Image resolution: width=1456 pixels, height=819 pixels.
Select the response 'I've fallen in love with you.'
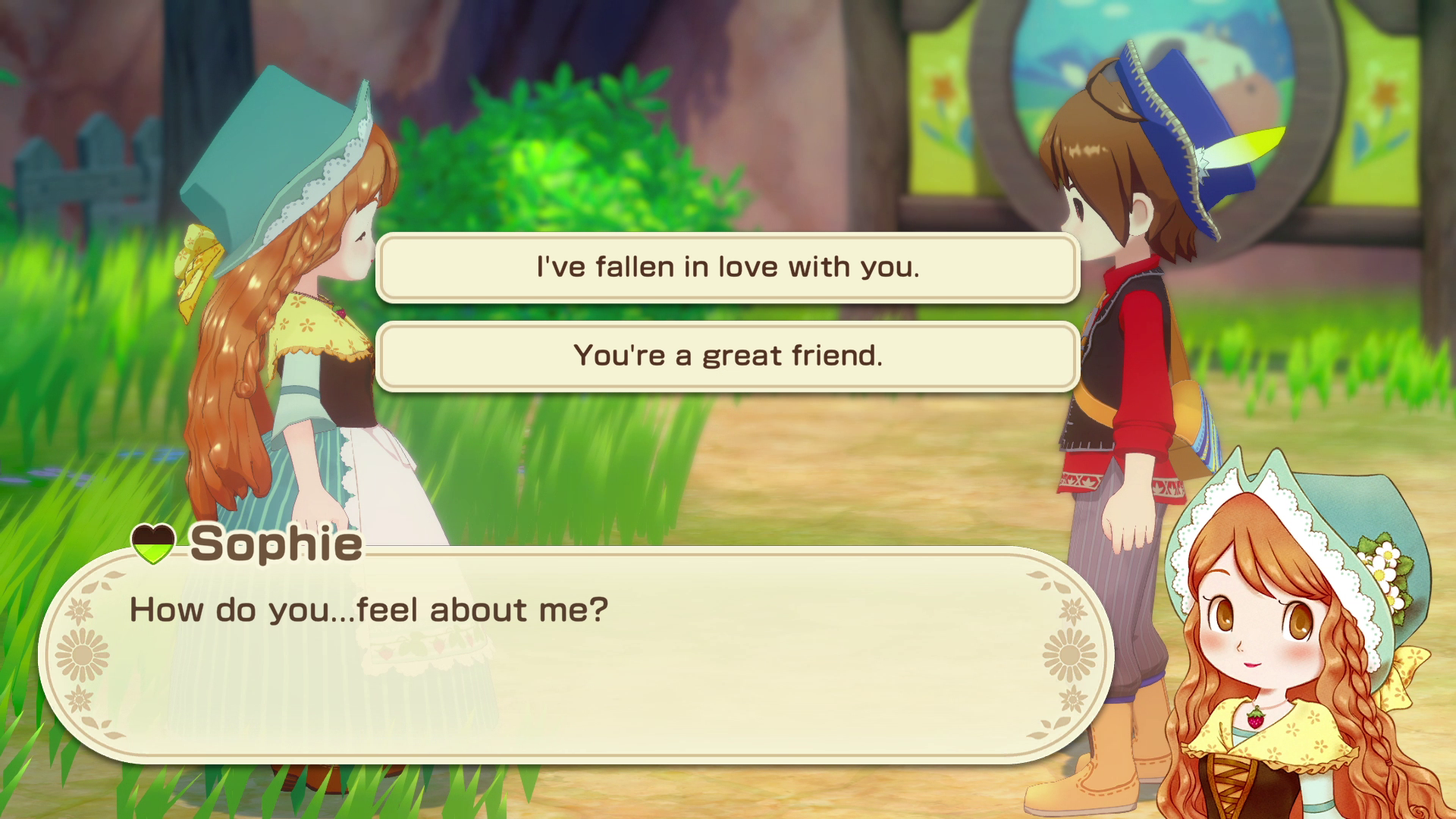726,268
